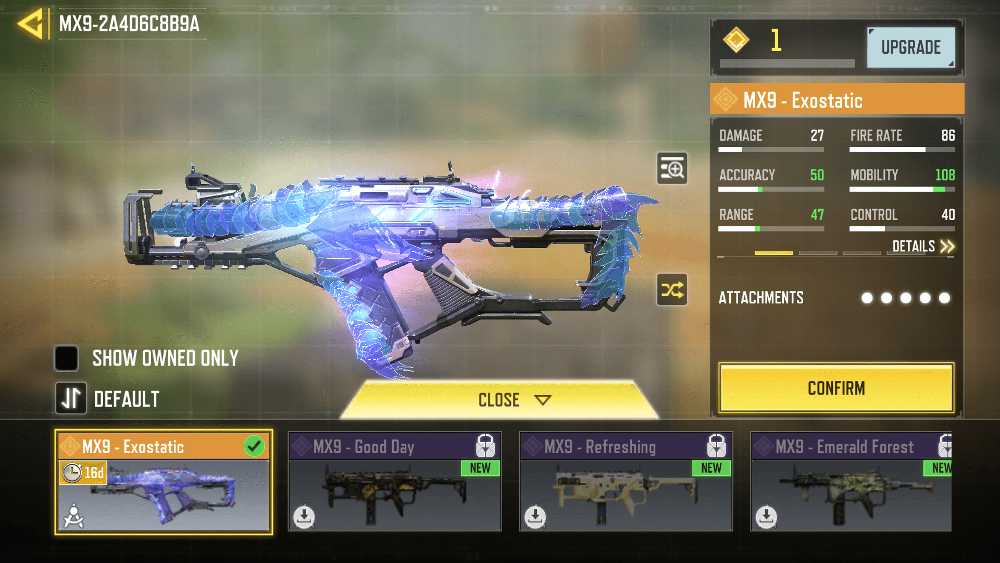Go back using the yellow arrow
This screenshot has height=563, width=1000.
(31, 24)
